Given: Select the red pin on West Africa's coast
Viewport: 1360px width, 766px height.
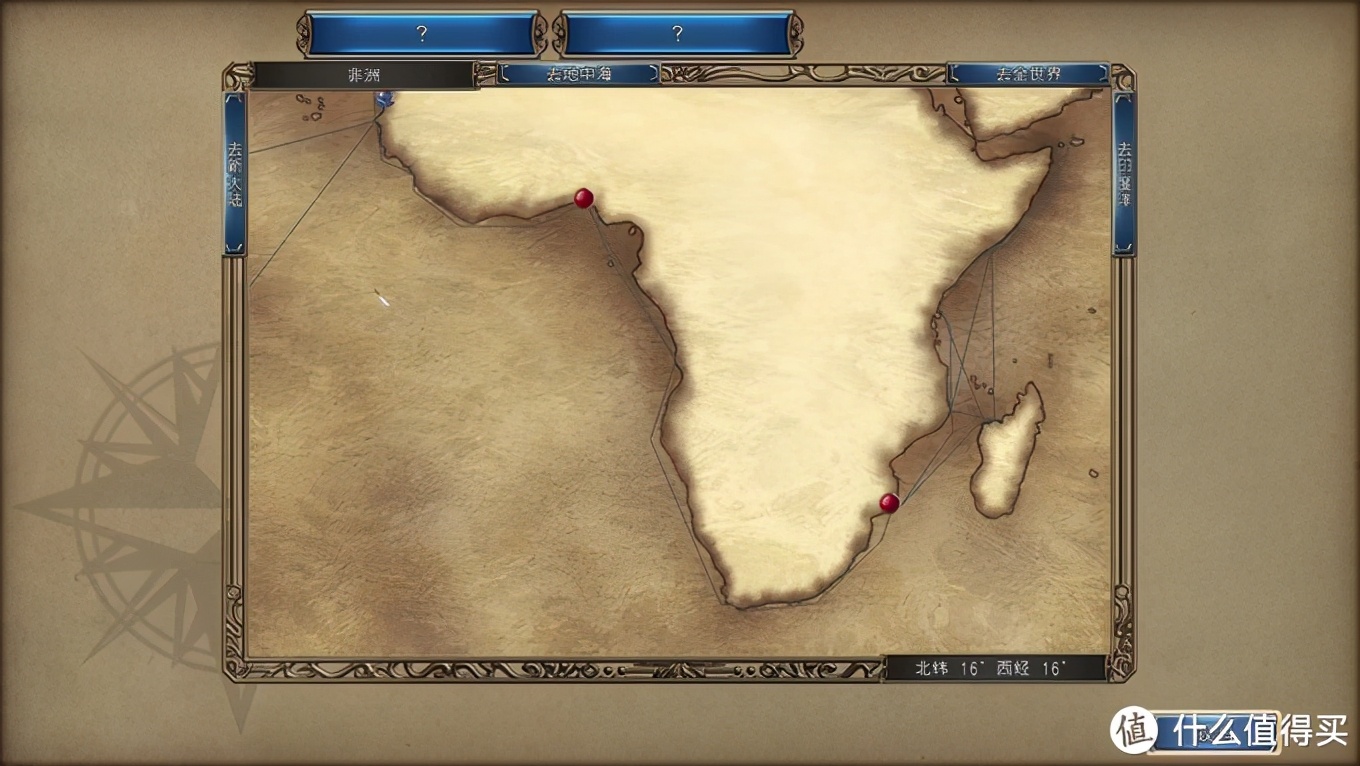Looking at the screenshot, I should (583, 198).
